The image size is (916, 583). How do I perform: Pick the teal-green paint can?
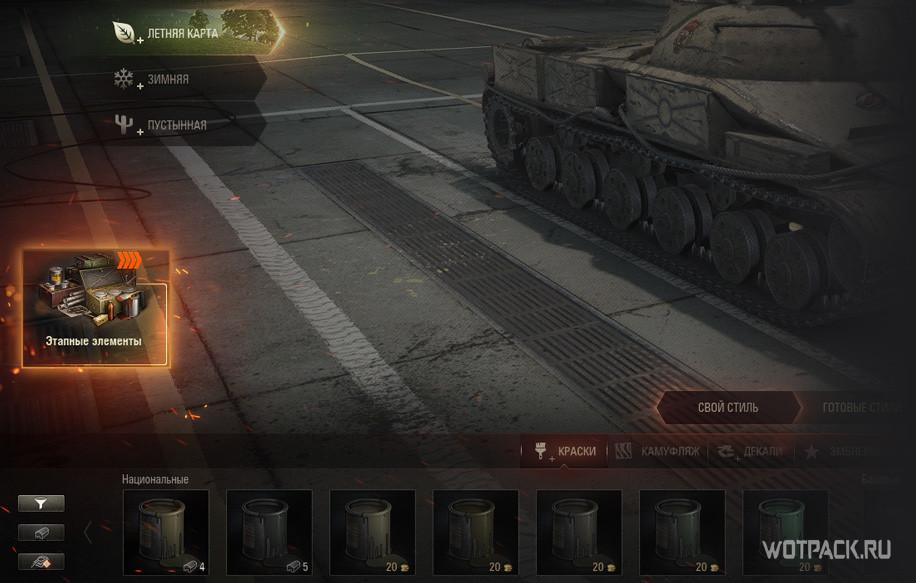tap(784, 532)
